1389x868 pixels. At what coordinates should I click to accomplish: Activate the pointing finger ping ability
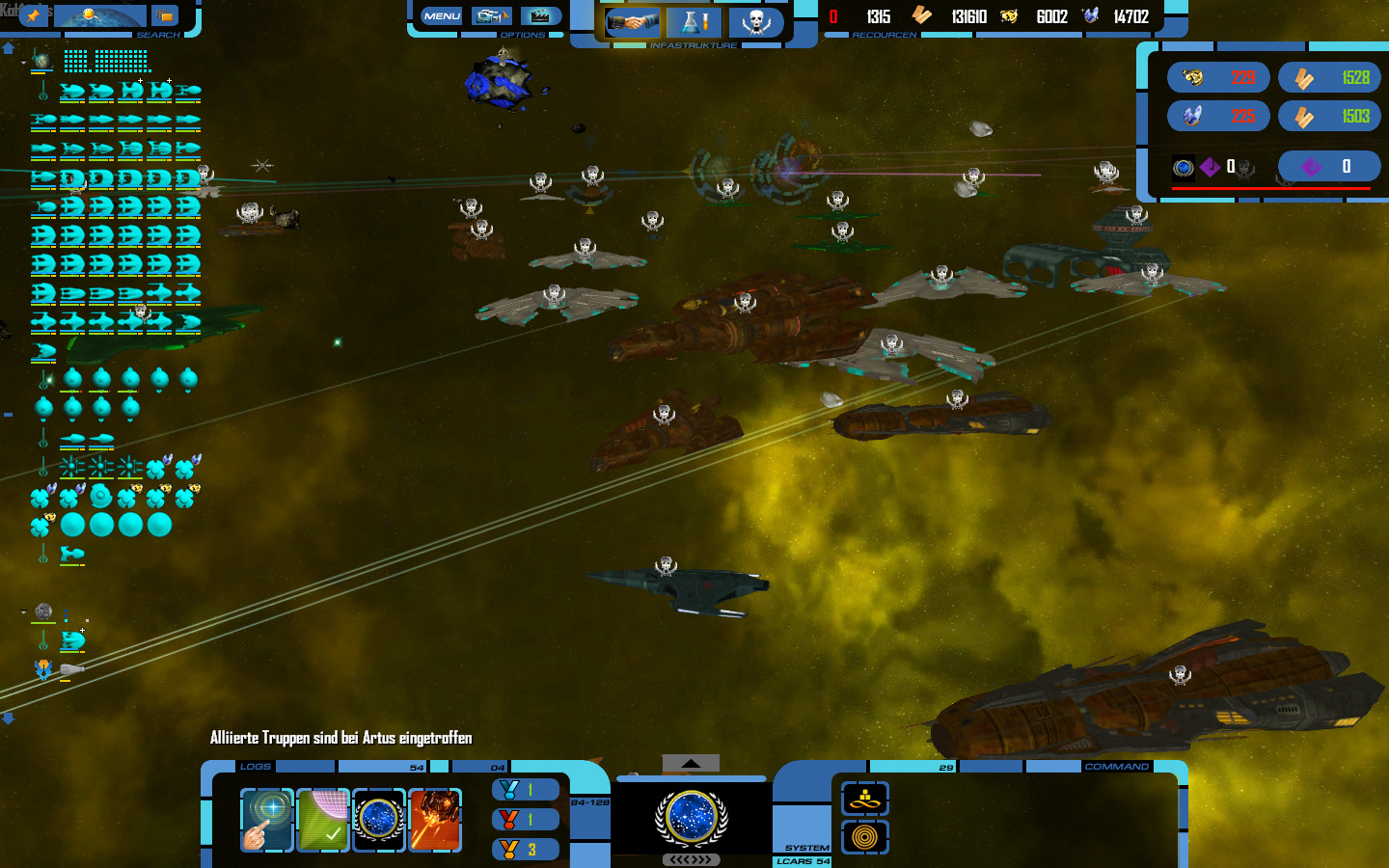click(x=266, y=820)
